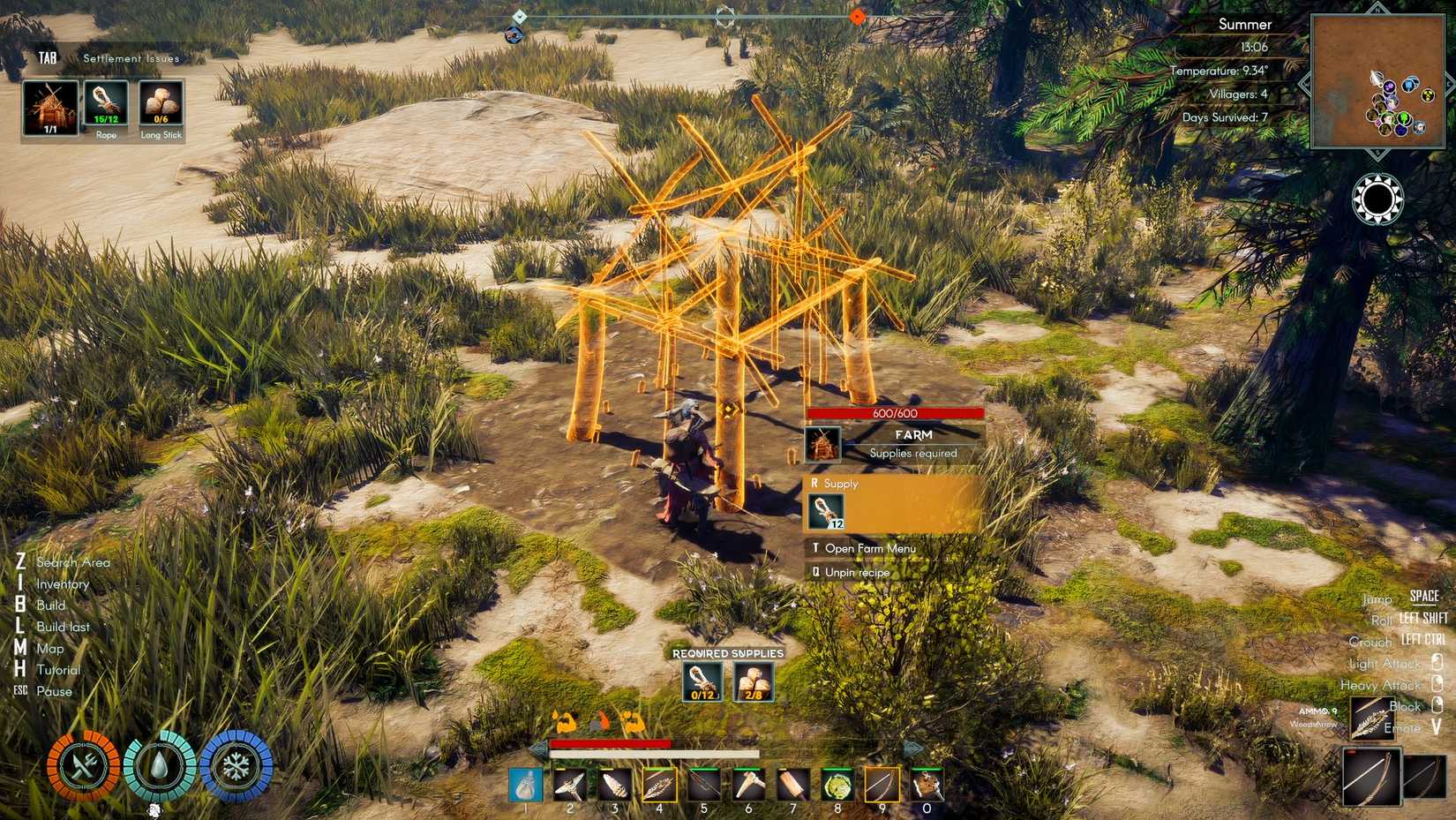Select the Unpin recipe option
Viewport: 1456px width, 820px height.
click(x=856, y=572)
